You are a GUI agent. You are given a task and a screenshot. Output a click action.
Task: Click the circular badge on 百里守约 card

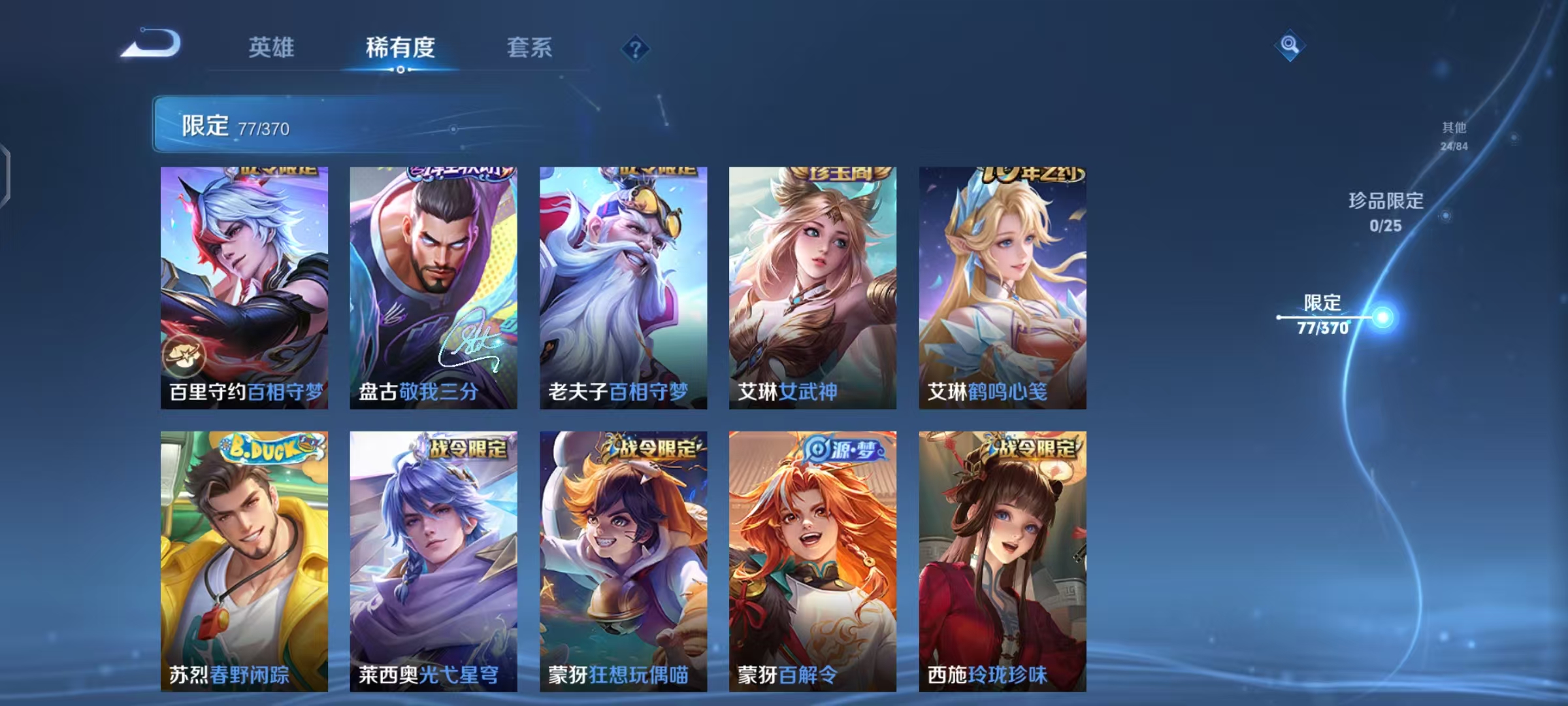click(185, 354)
